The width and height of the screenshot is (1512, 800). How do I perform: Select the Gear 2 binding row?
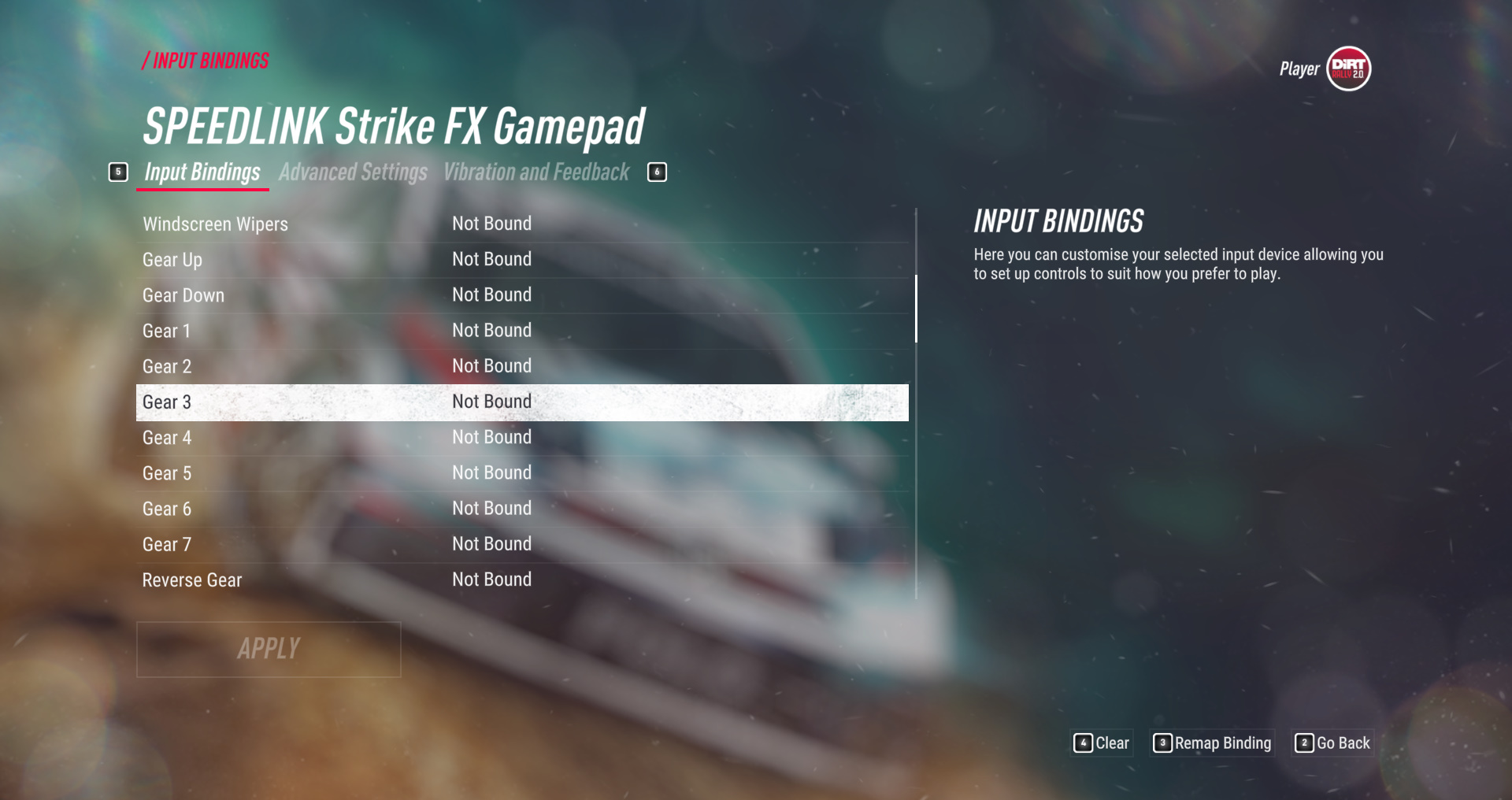pos(521,366)
